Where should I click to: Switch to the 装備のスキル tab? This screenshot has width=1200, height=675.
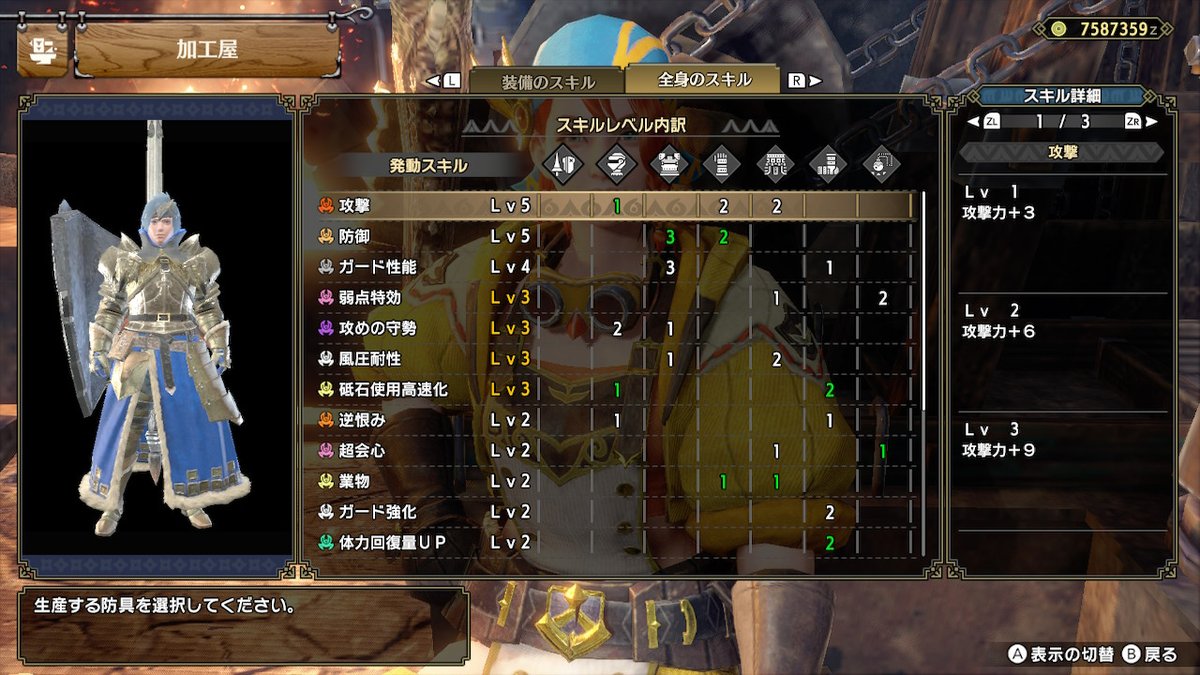click(x=547, y=82)
